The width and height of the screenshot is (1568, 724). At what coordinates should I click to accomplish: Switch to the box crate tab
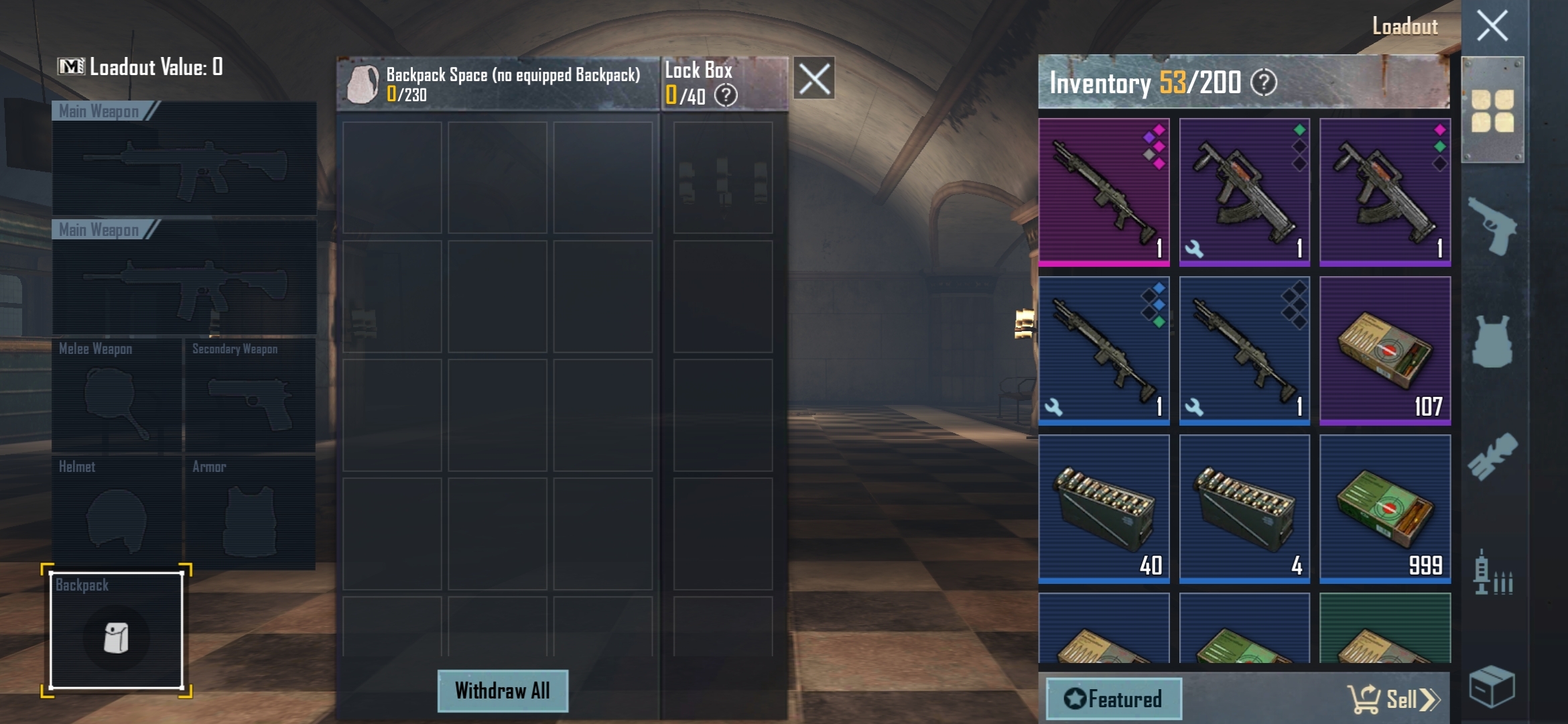(1492, 686)
